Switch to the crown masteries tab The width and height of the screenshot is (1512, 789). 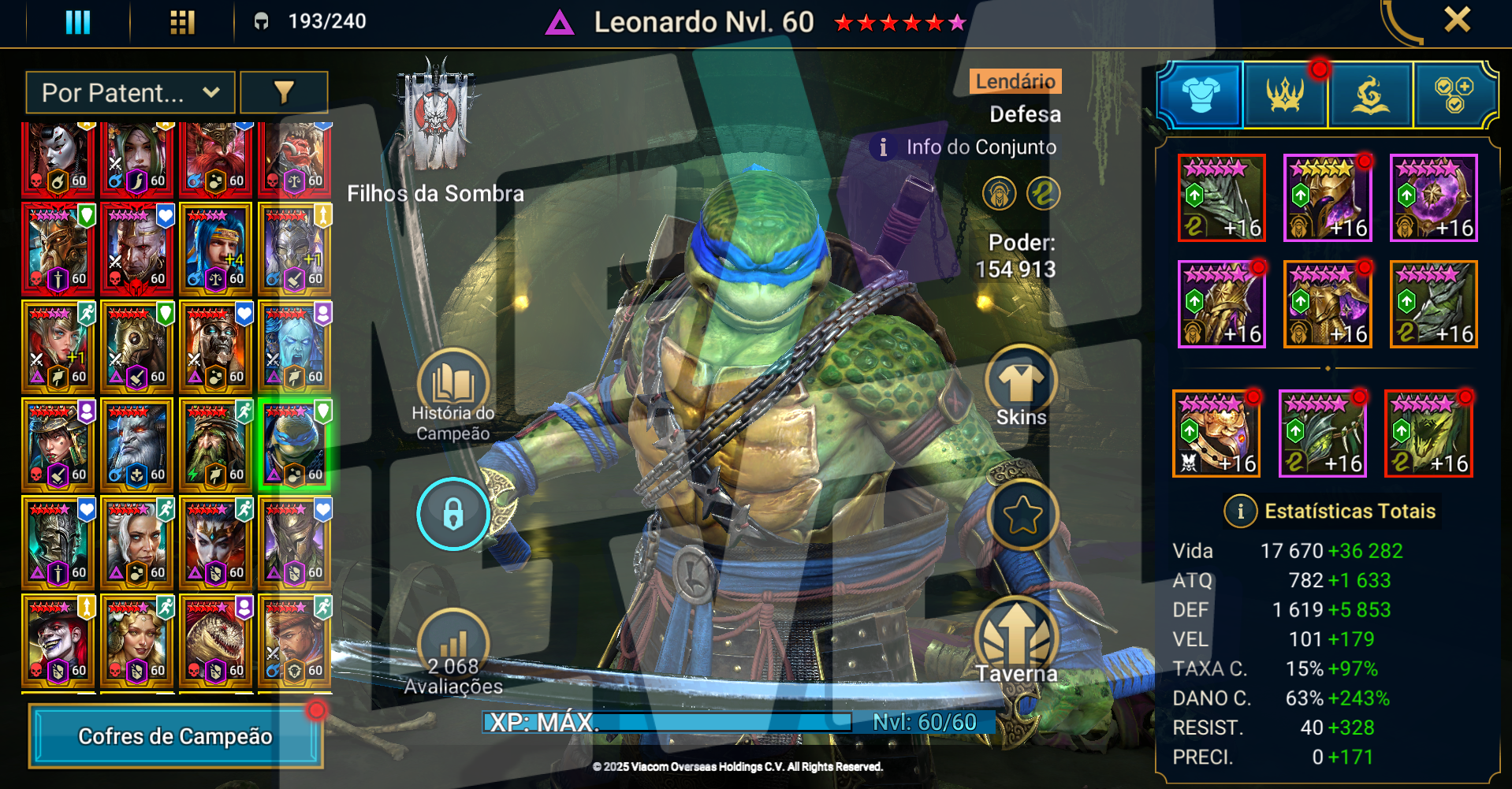click(1285, 95)
